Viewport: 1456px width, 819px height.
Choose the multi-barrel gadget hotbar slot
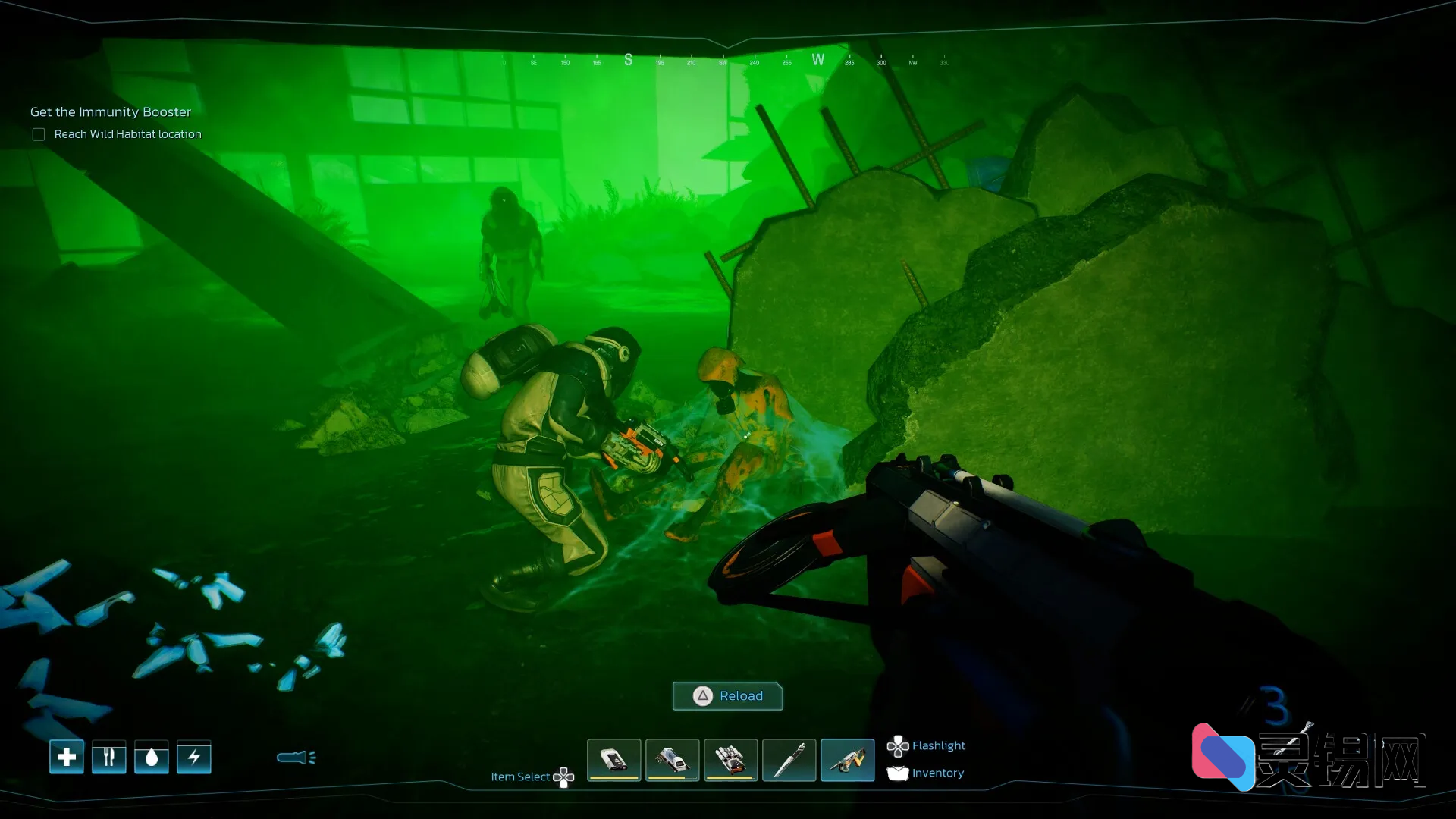click(x=730, y=759)
